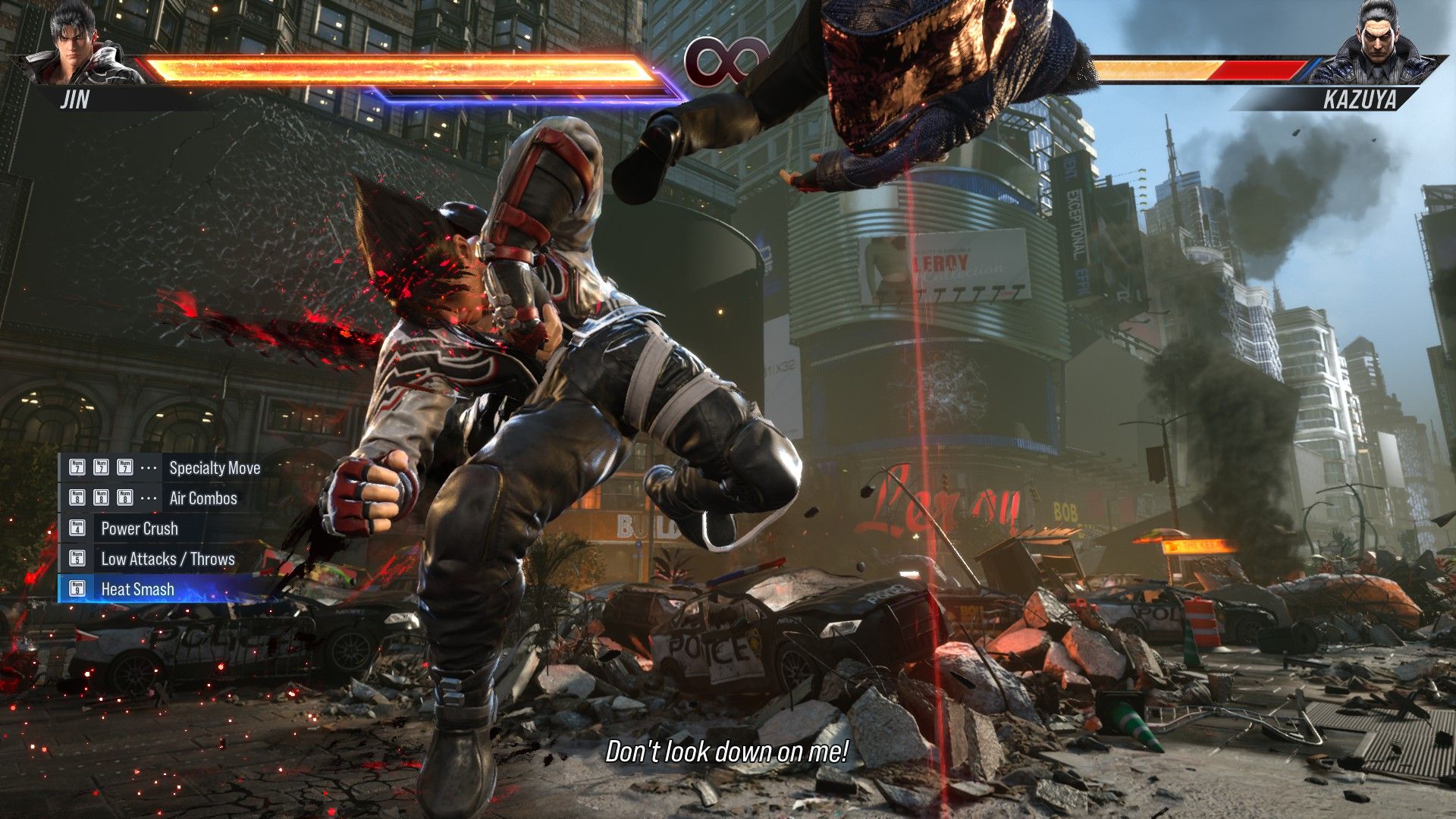This screenshot has width=1456, height=819.
Task: Choose Air Combos in the move list
Action: click(202, 498)
